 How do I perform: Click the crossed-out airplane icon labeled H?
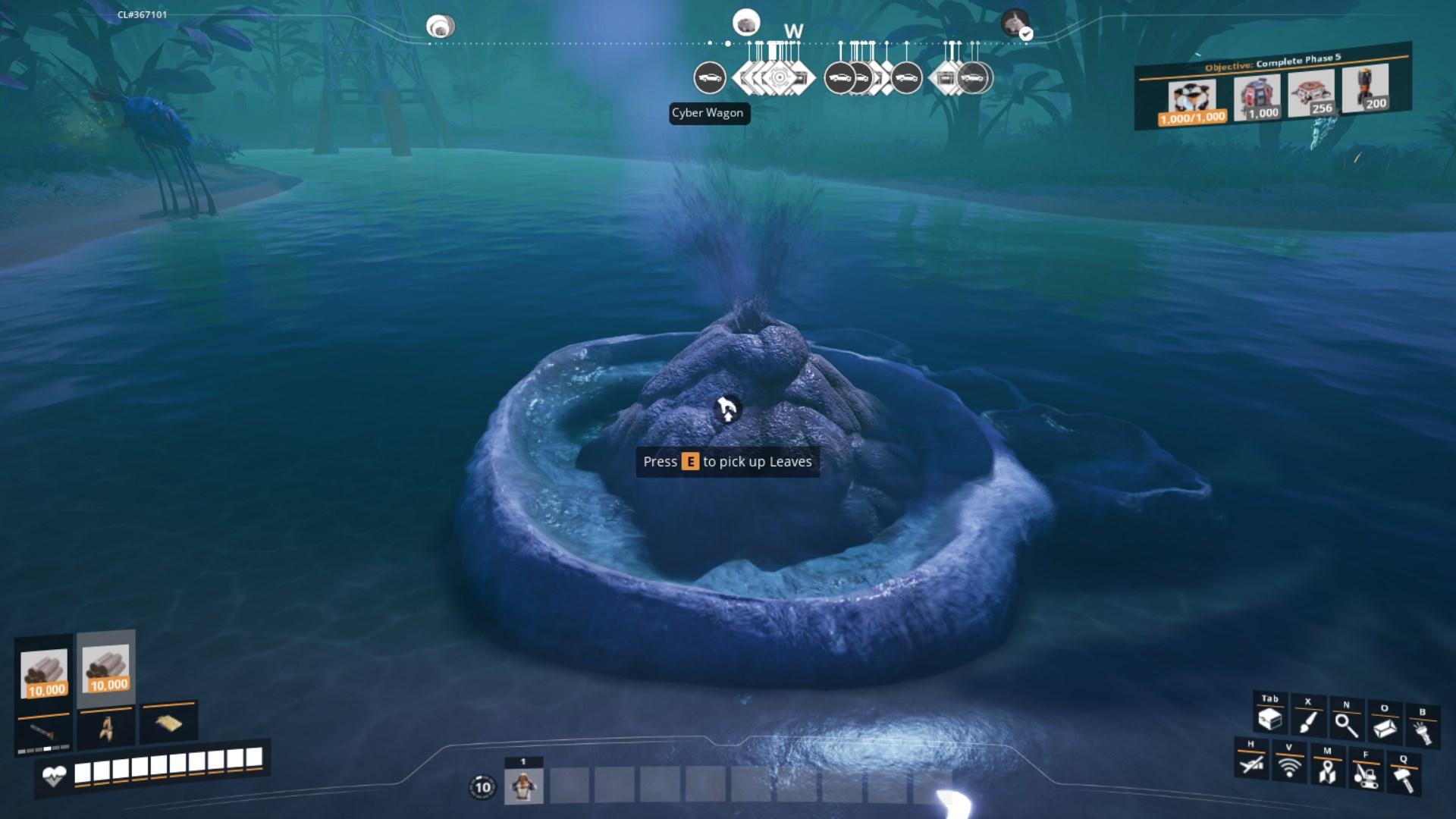point(1251,763)
